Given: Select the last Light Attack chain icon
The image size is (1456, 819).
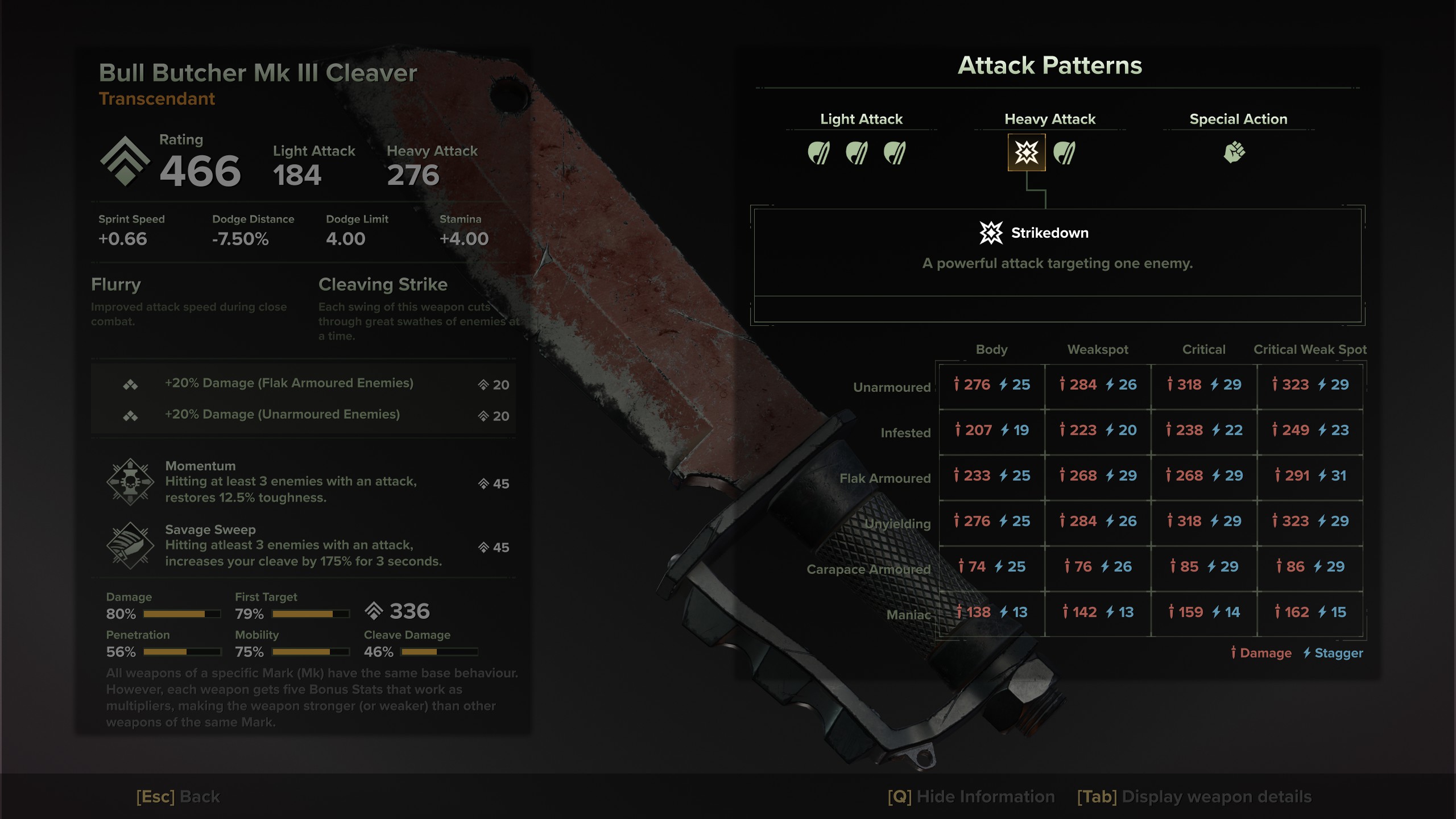Looking at the screenshot, I should [895, 152].
